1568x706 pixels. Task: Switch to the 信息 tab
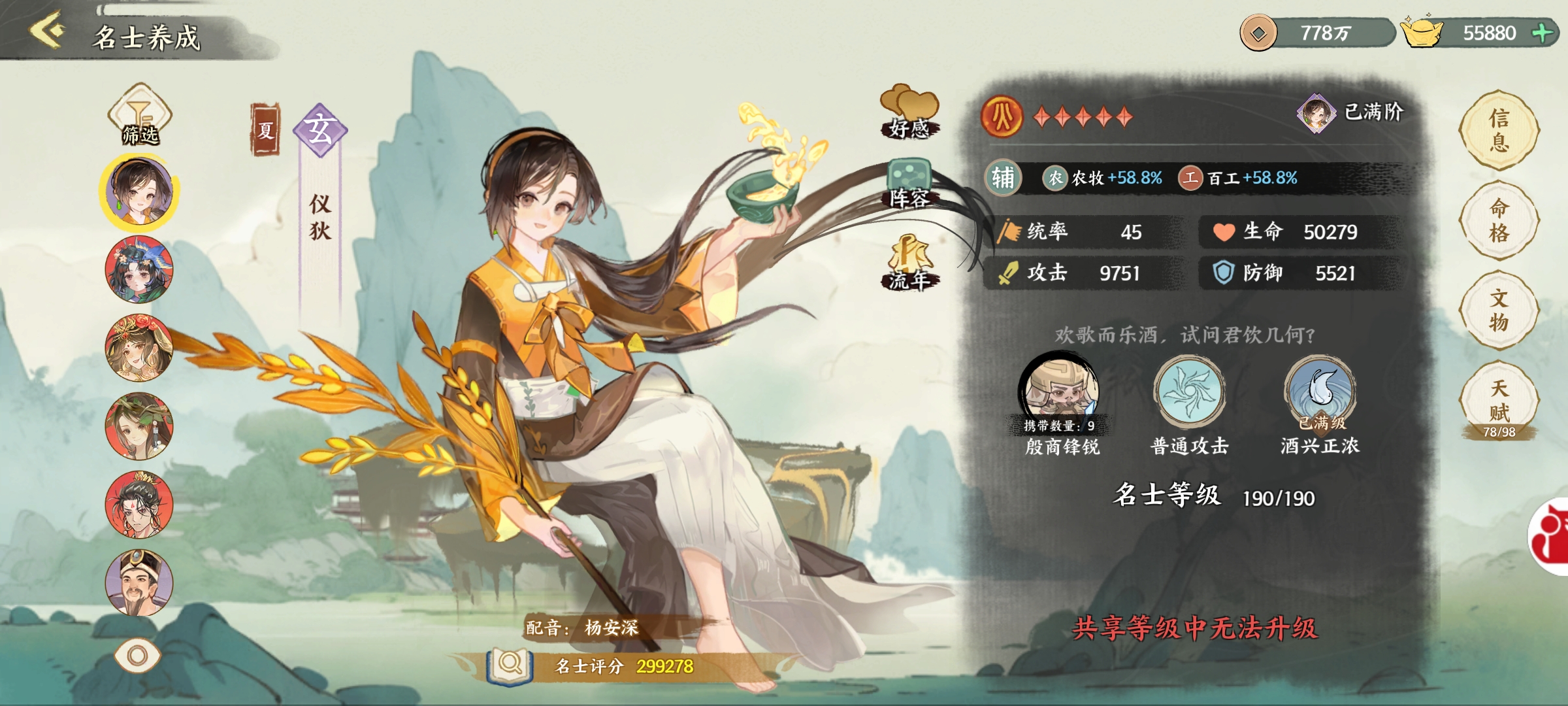(1499, 130)
